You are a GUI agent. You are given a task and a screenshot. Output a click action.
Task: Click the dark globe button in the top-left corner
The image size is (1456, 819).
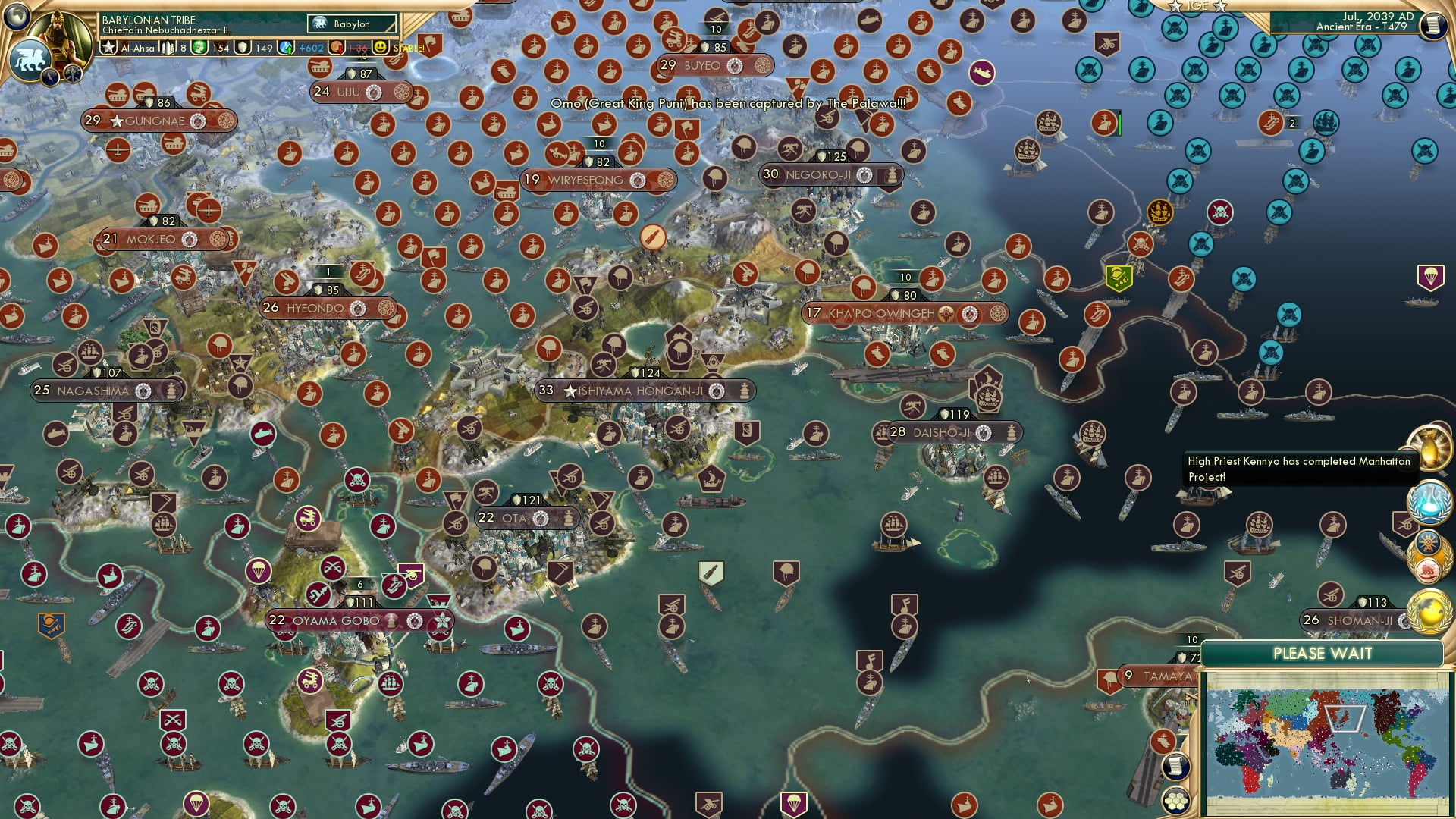[16, 17]
